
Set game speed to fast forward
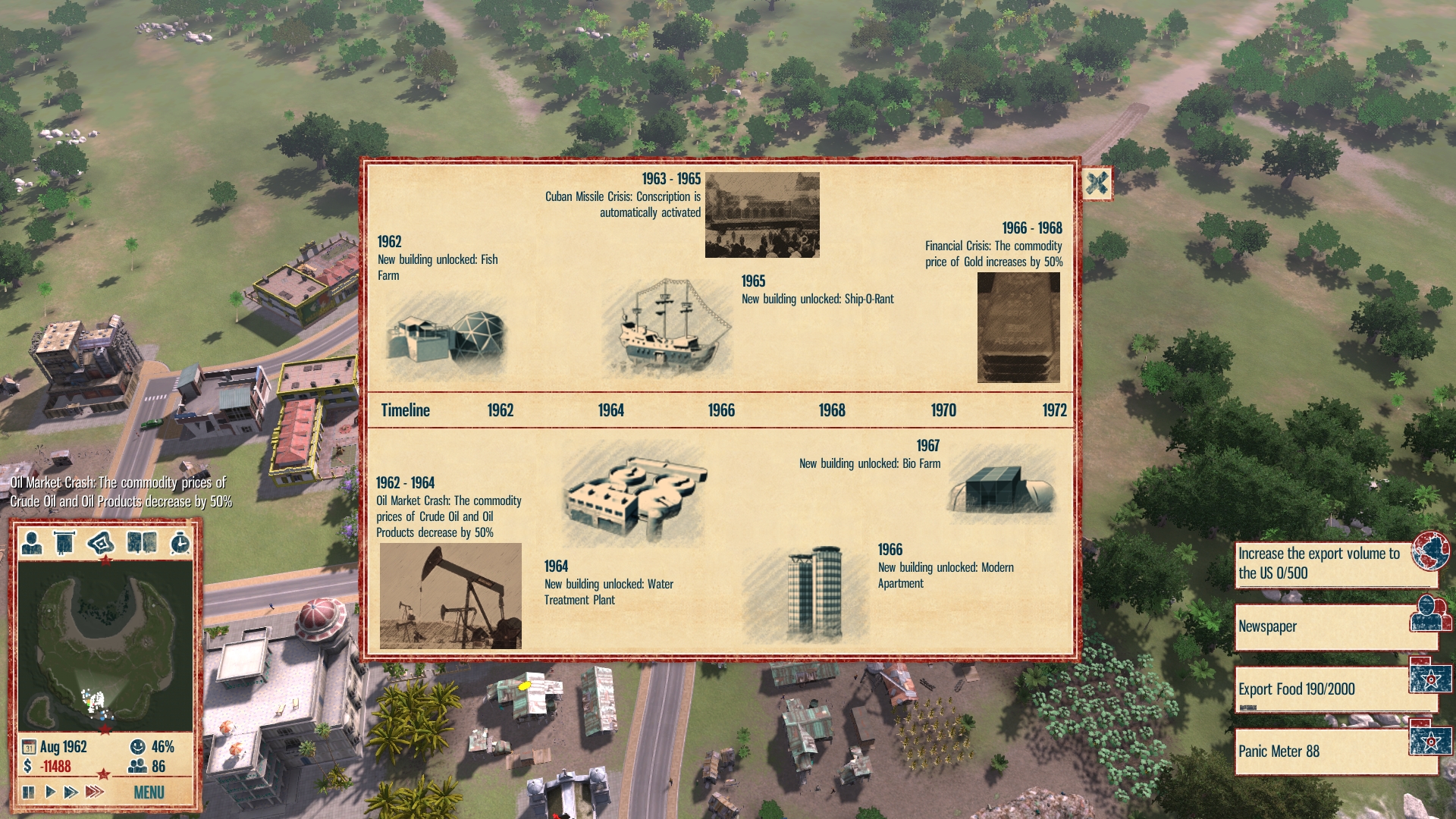pyautogui.click(x=71, y=792)
